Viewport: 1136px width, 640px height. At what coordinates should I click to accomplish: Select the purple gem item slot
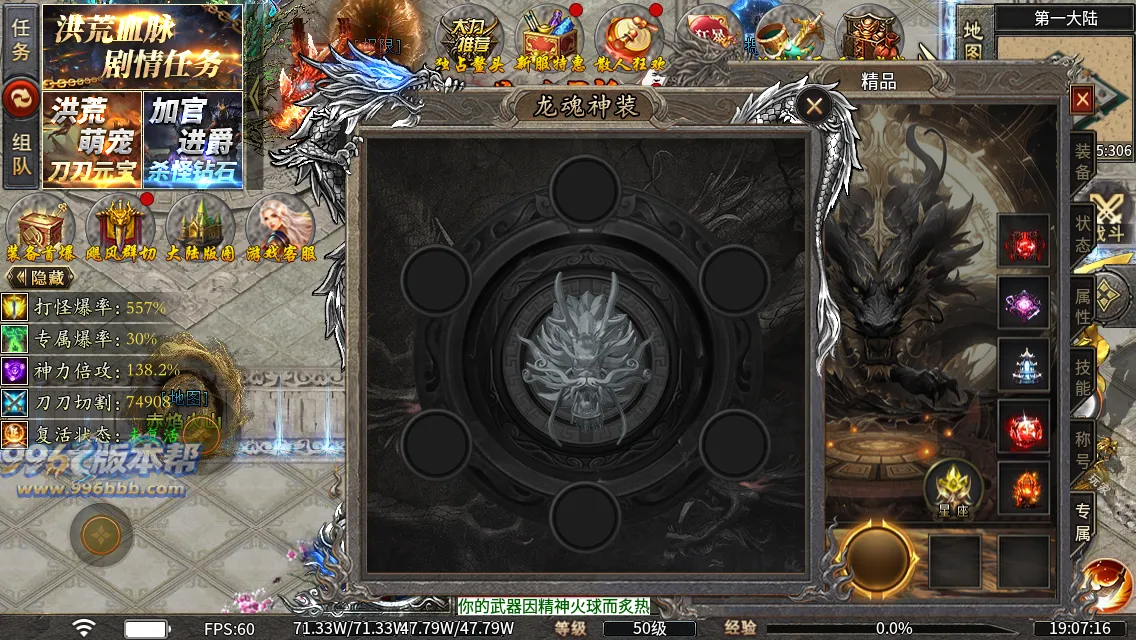click(1024, 303)
